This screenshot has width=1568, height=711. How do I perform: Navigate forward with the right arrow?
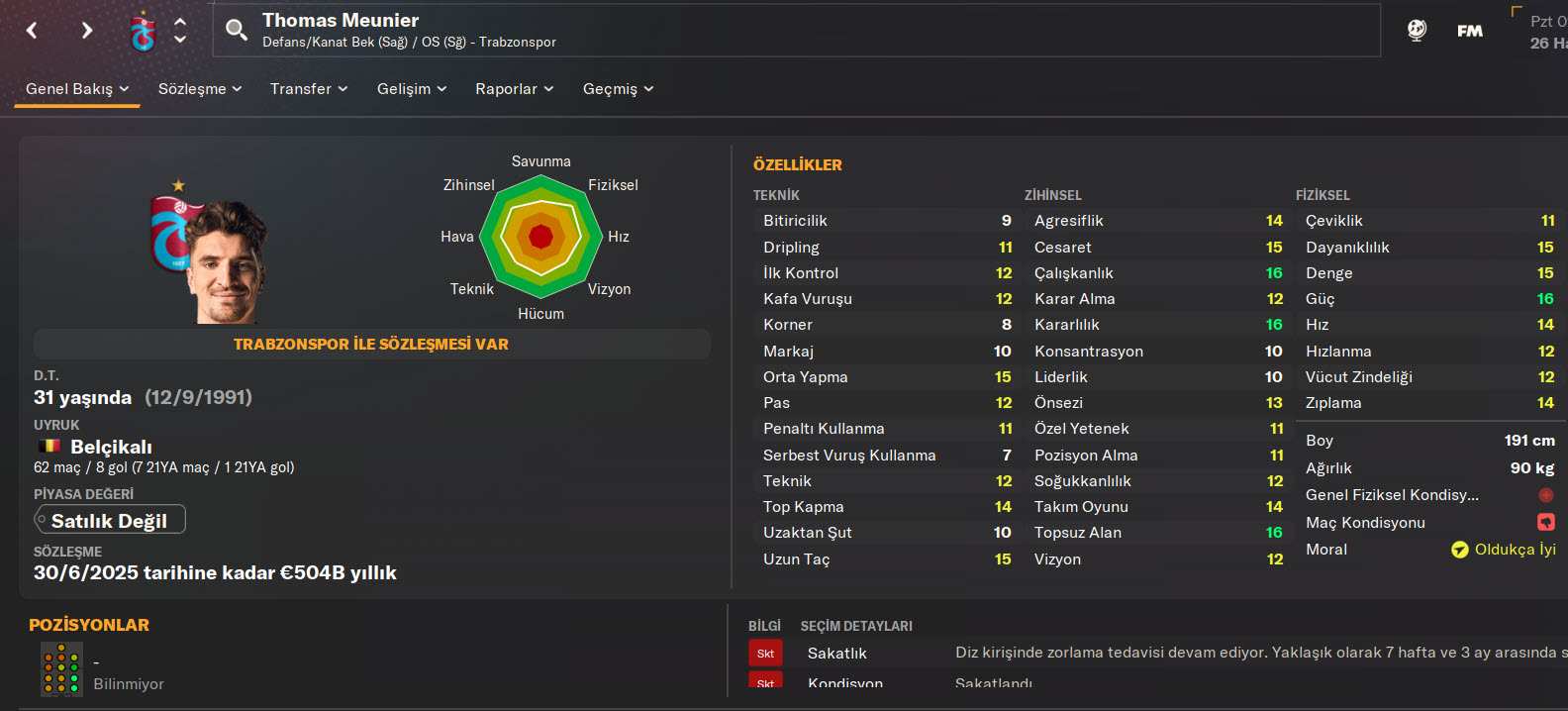[x=87, y=31]
